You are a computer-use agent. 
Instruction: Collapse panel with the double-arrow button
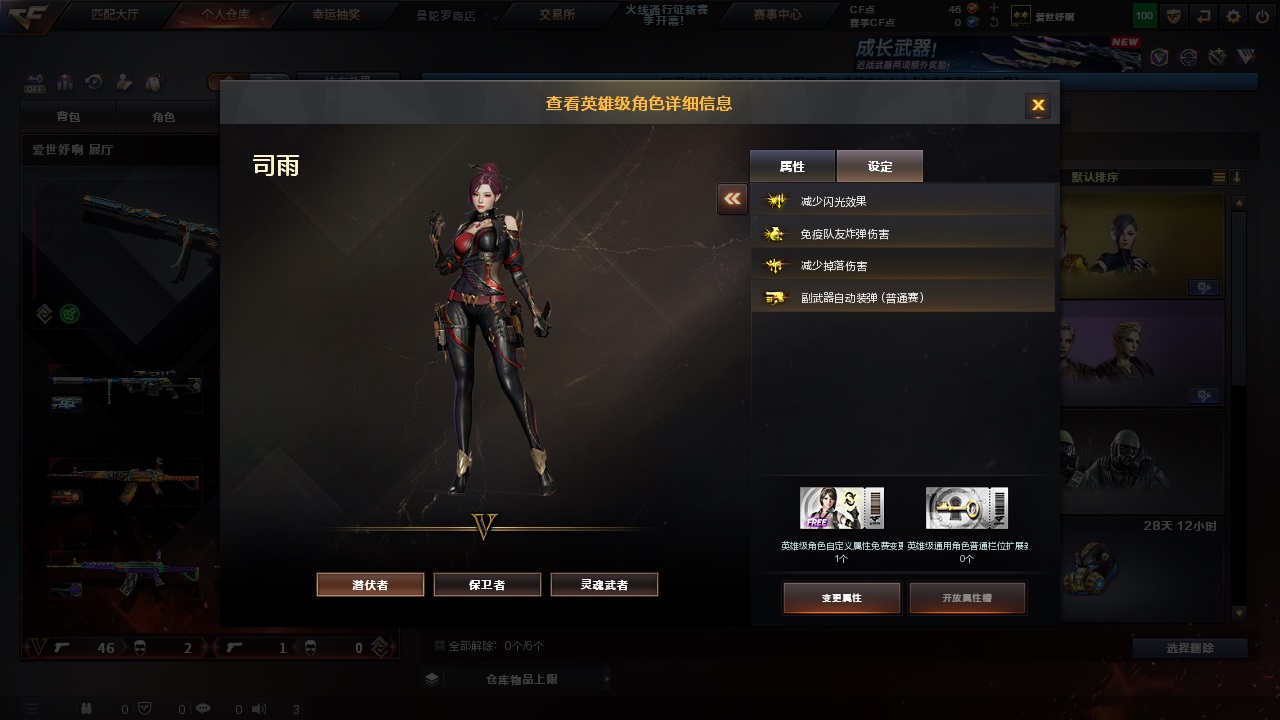pyautogui.click(x=732, y=199)
